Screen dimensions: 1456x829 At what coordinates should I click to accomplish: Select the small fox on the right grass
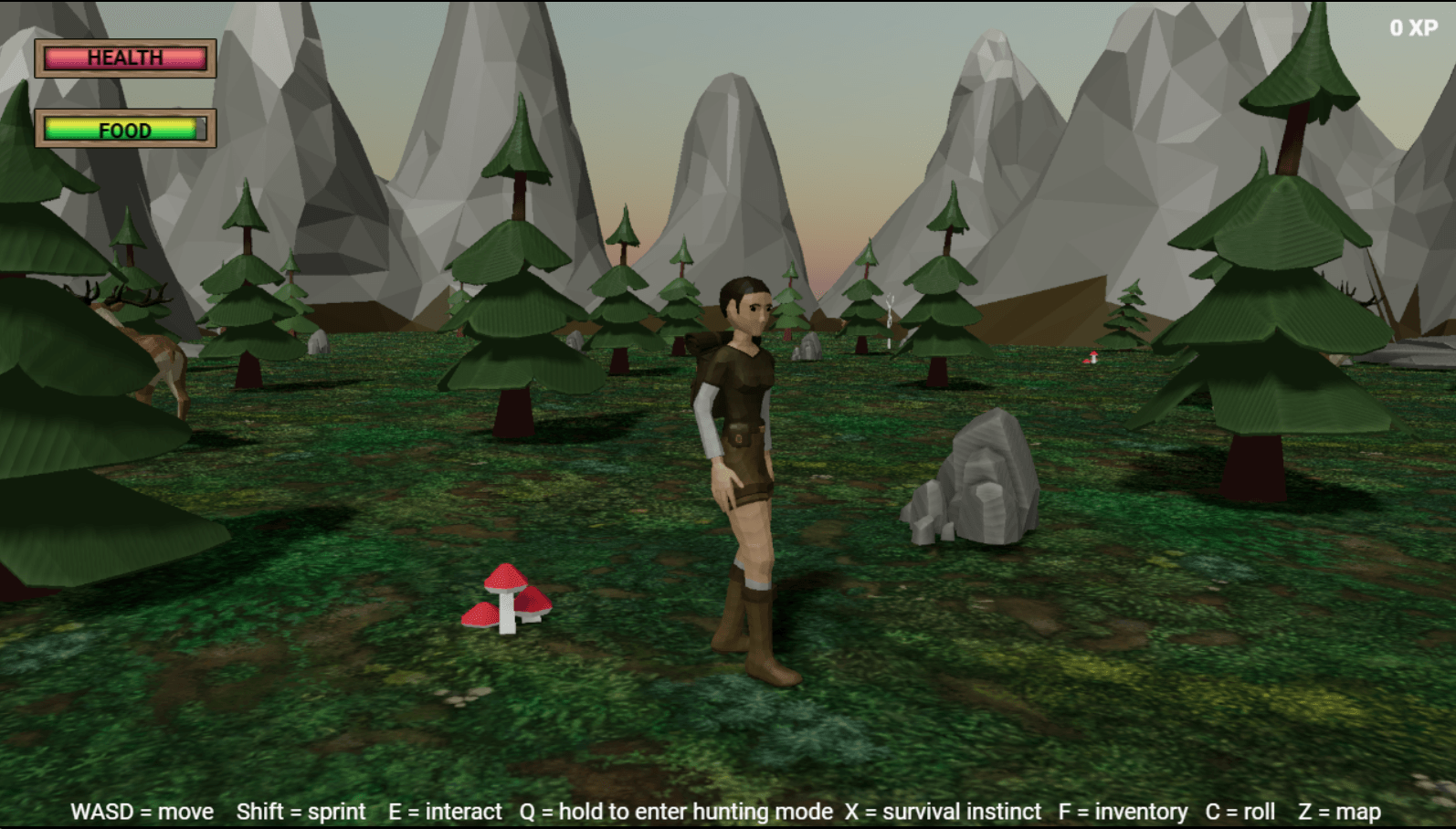point(1090,359)
